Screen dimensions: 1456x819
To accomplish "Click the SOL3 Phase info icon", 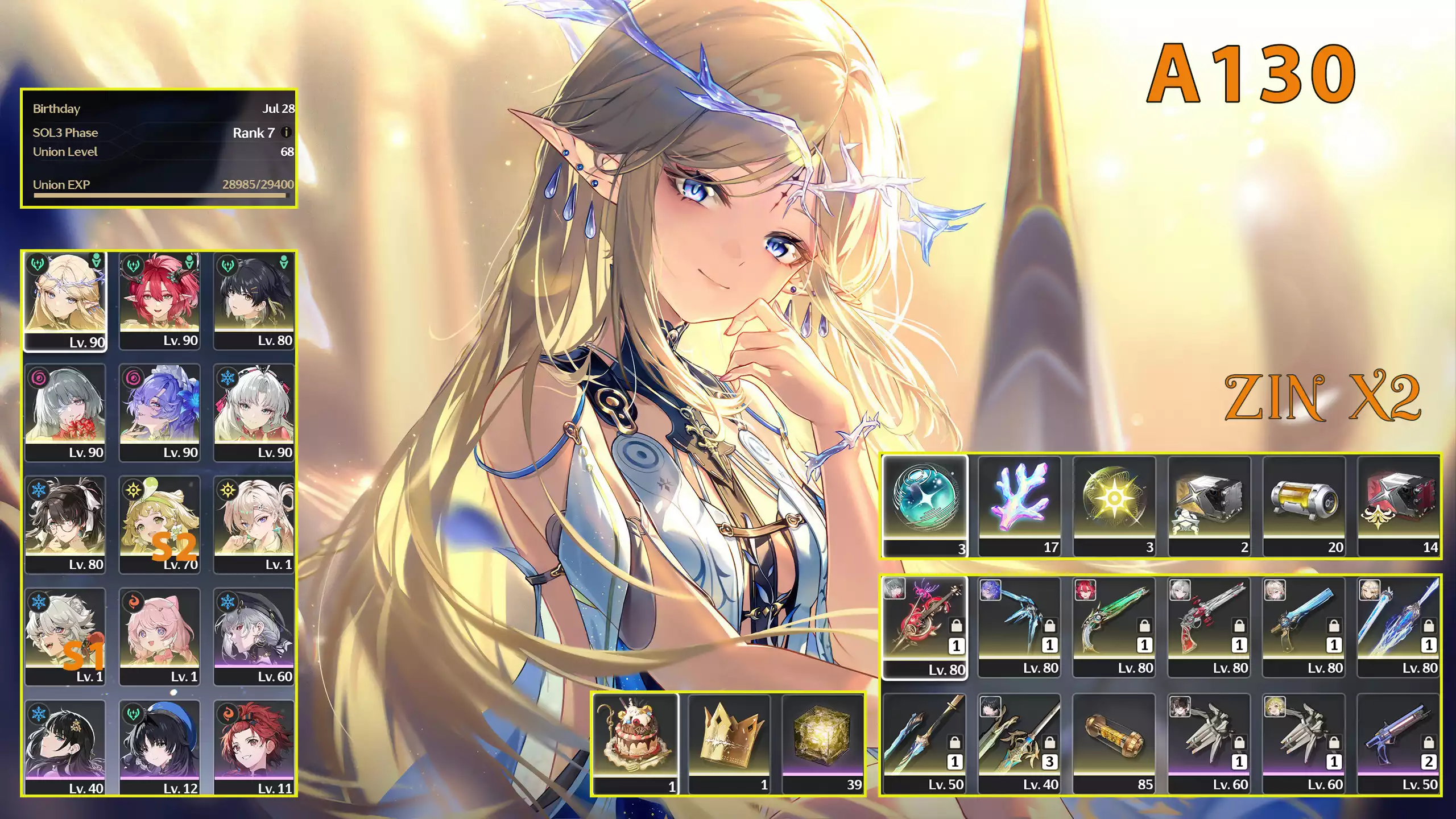I will click(286, 133).
